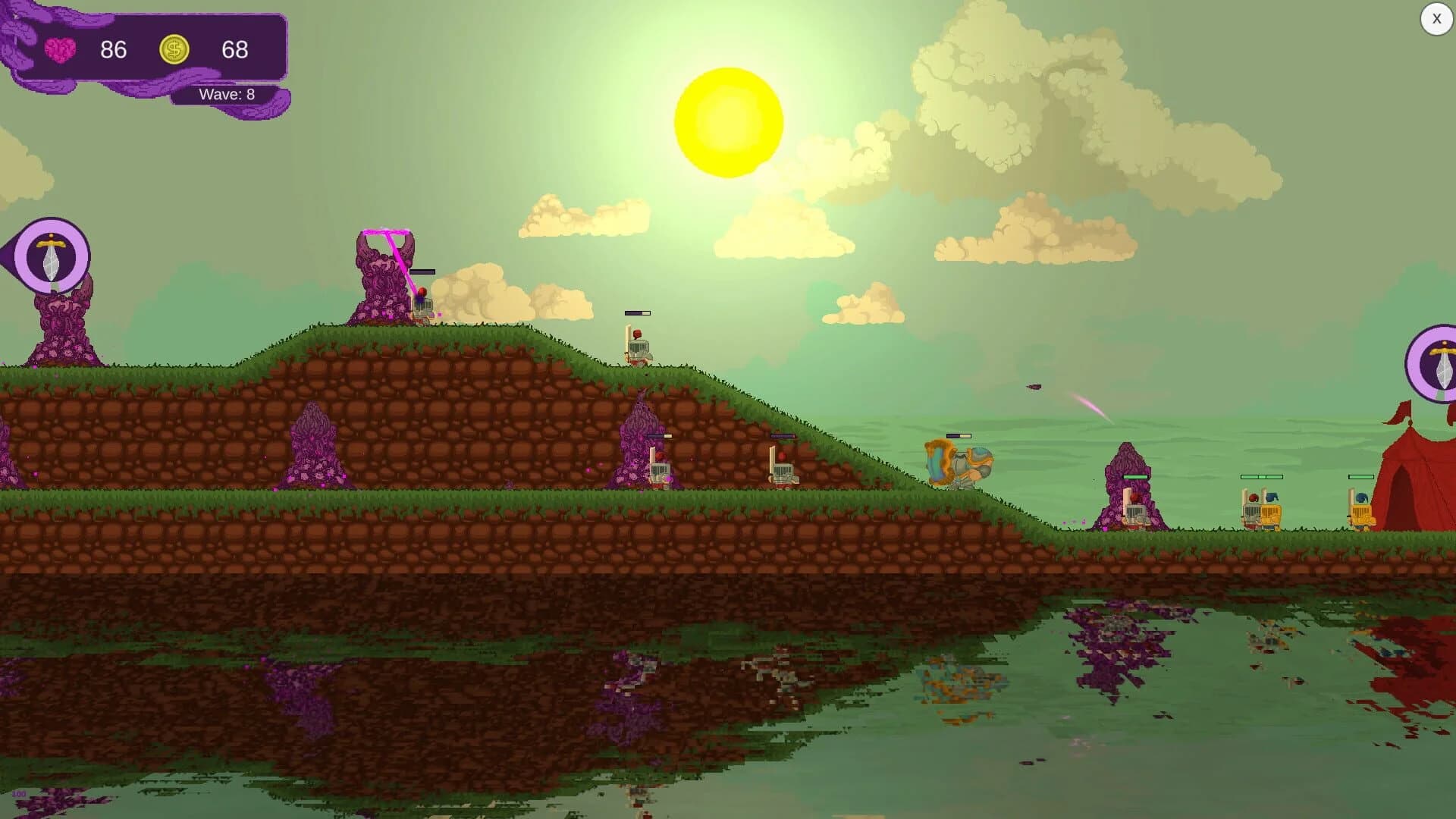Click the coin count showing 68
Viewport: 1456px width, 819px height.
236,51
